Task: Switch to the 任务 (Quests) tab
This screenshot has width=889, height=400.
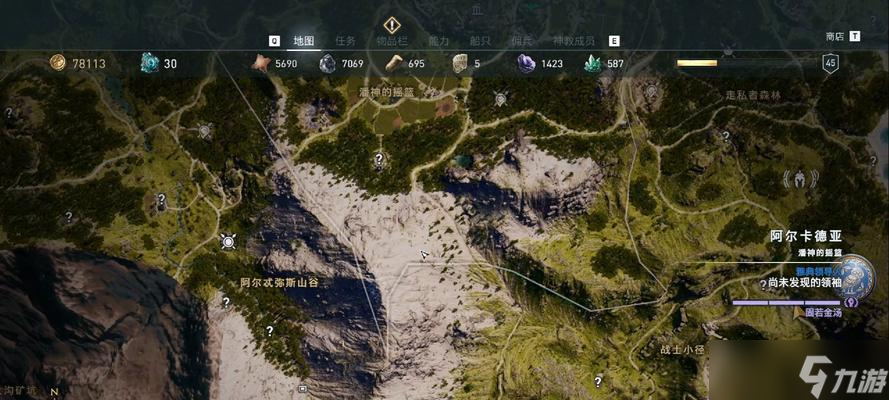Action: coord(346,41)
